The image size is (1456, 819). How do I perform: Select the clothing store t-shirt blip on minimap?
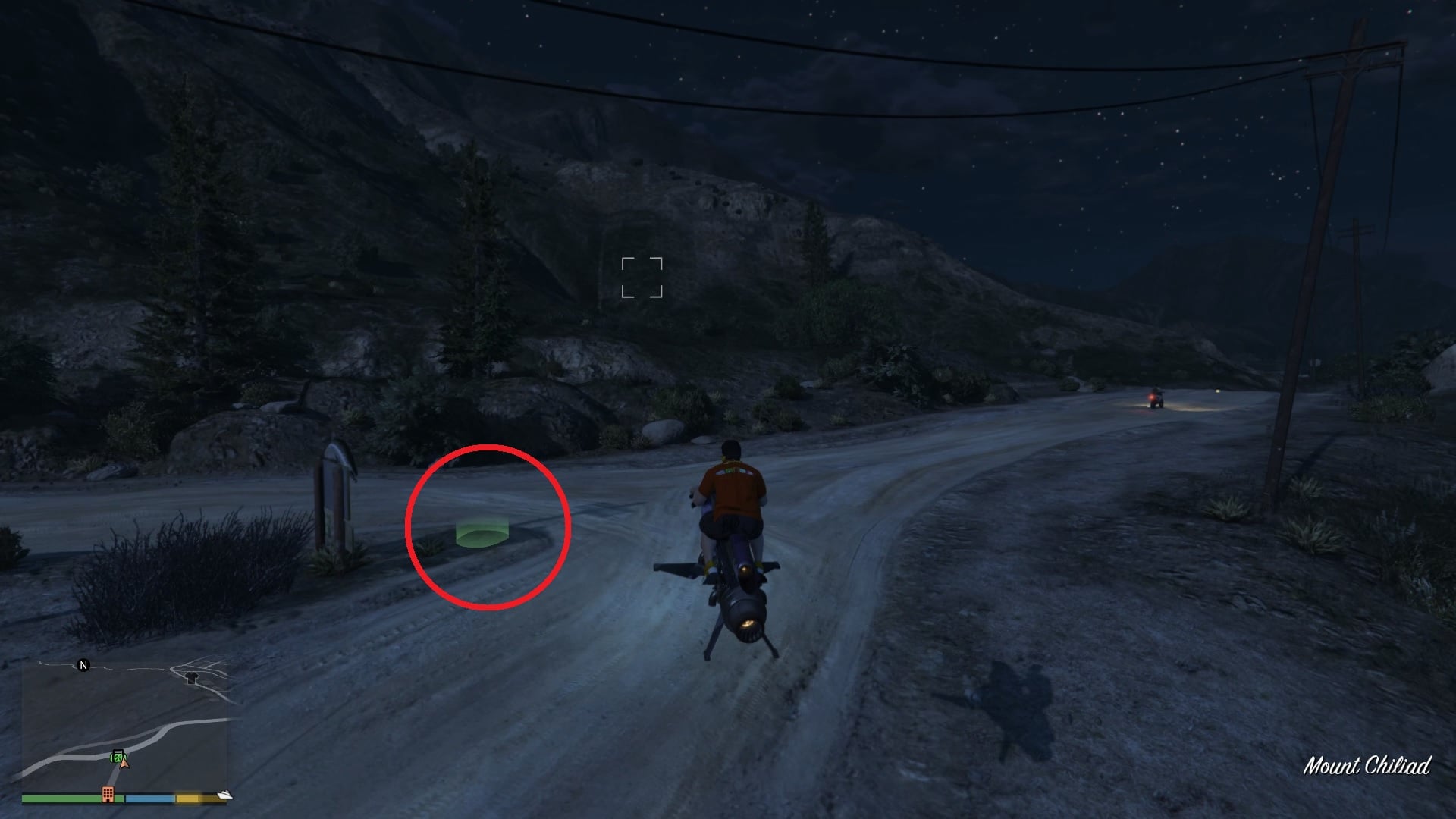pos(191,679)
